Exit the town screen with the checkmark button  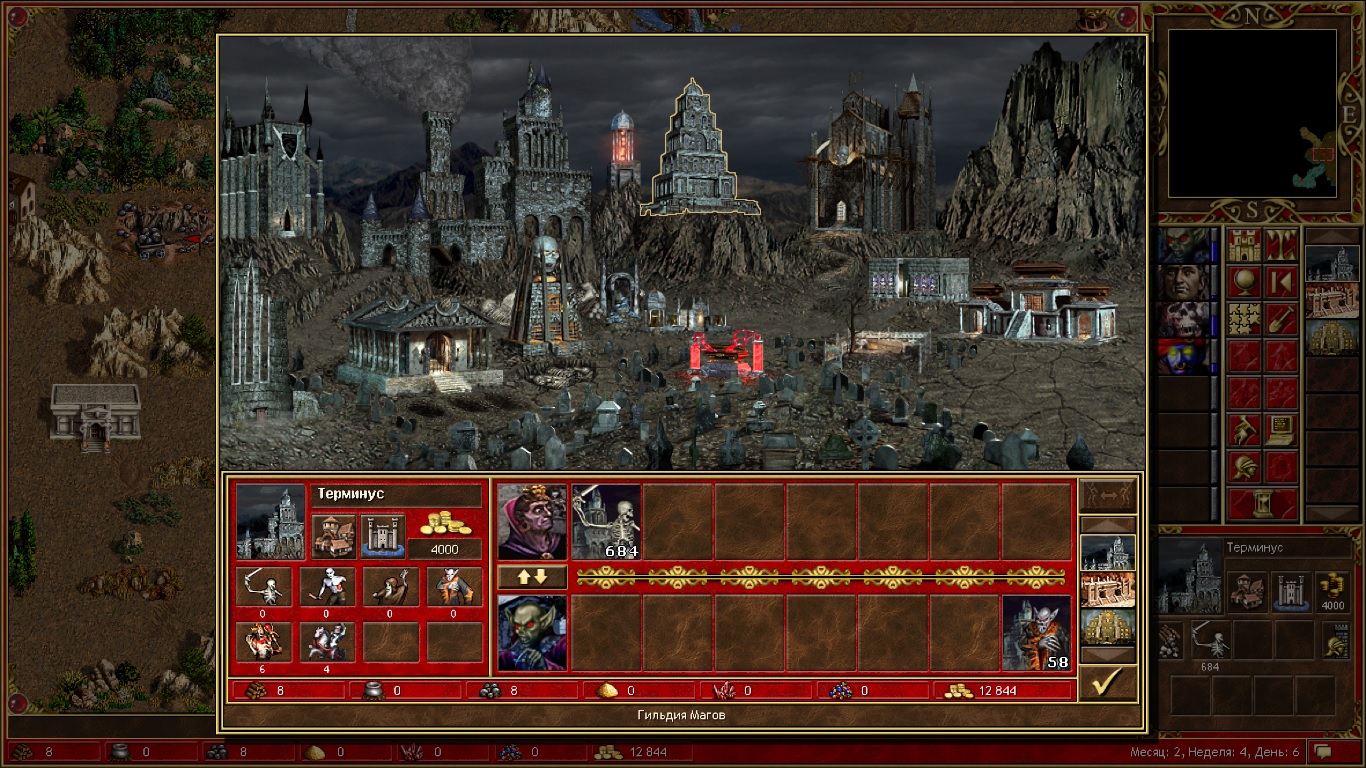tap(1108, 683)
